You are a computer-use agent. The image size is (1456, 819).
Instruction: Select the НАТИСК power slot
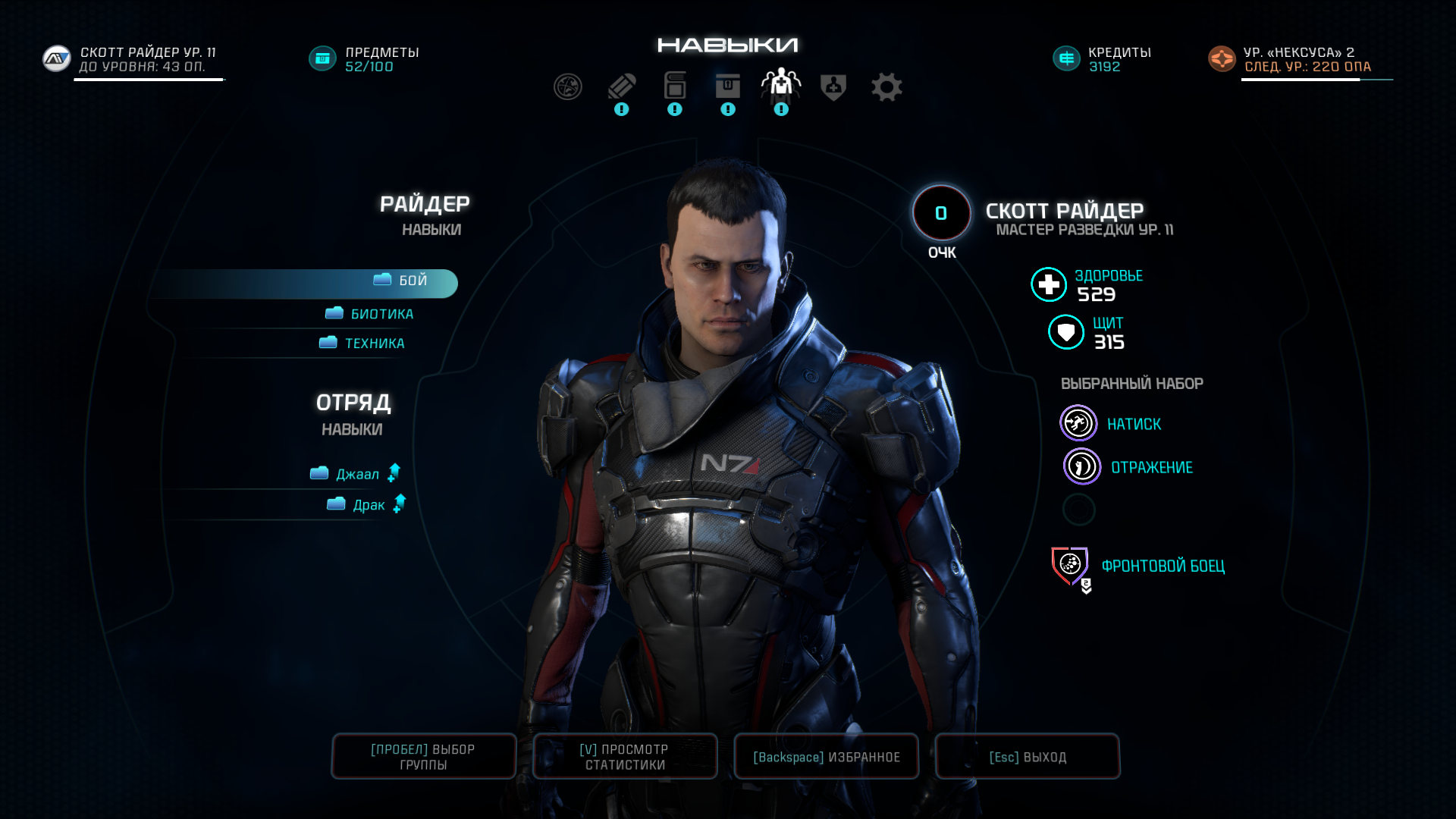coord(1078,424)
